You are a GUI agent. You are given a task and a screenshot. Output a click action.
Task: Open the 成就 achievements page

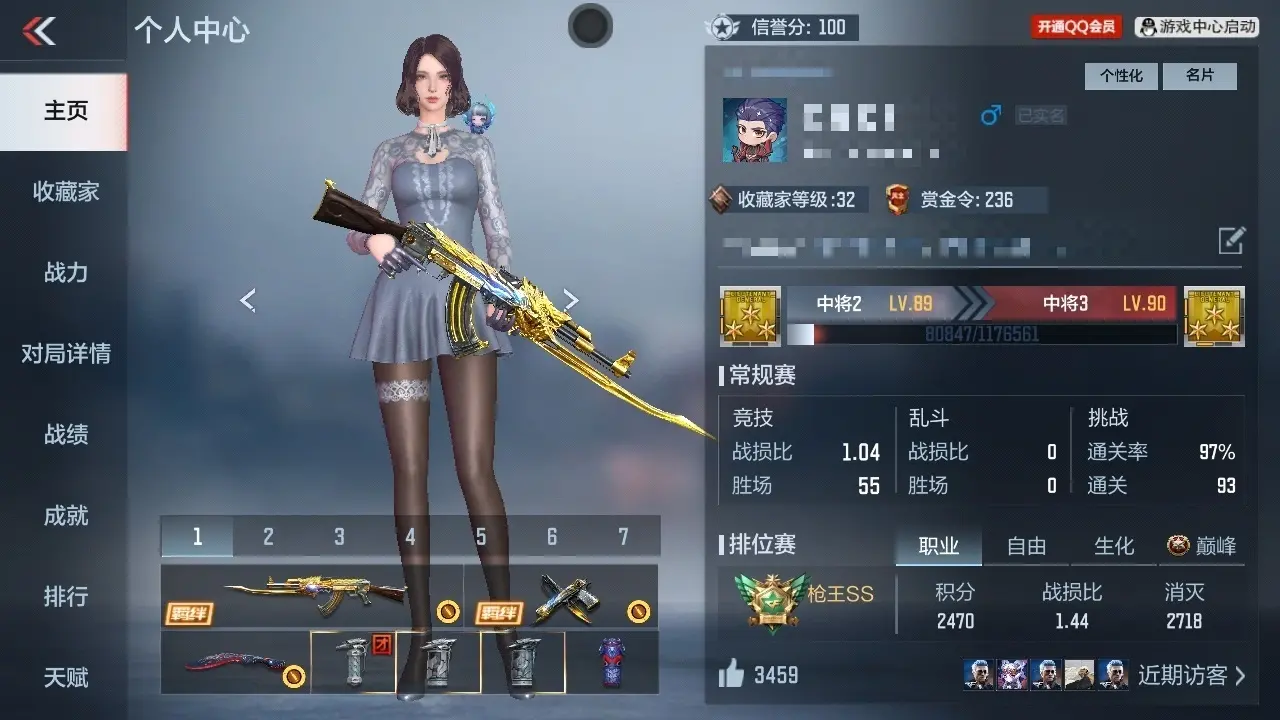tap(65, 516)
